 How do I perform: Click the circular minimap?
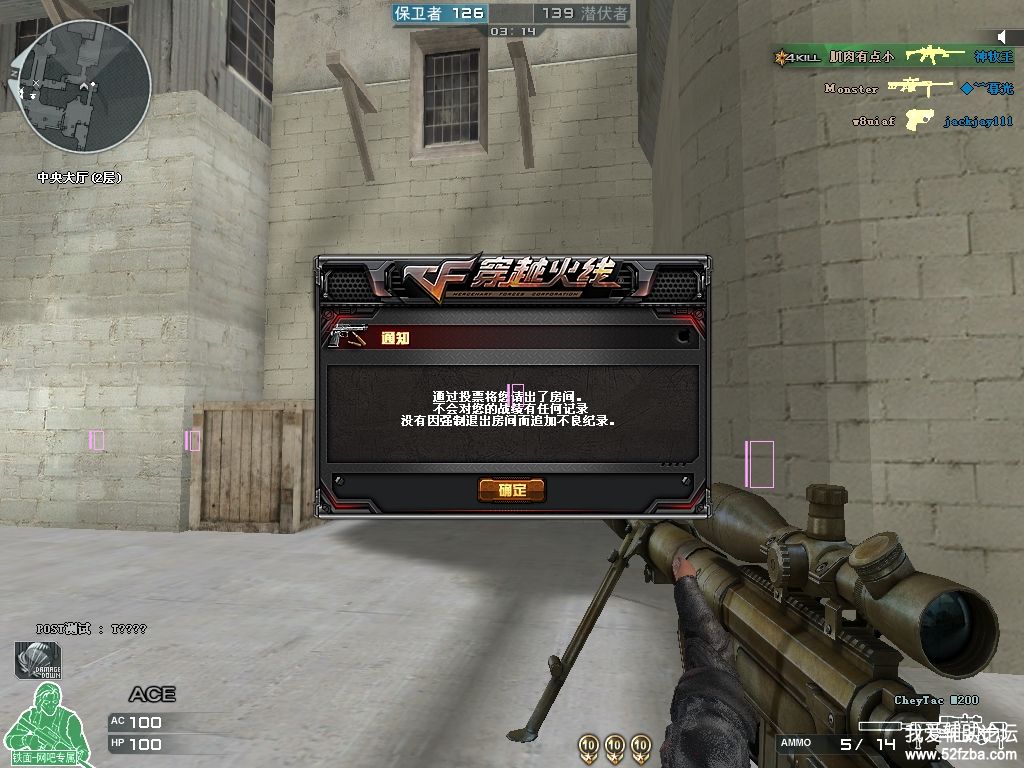(x=86, y=86)
